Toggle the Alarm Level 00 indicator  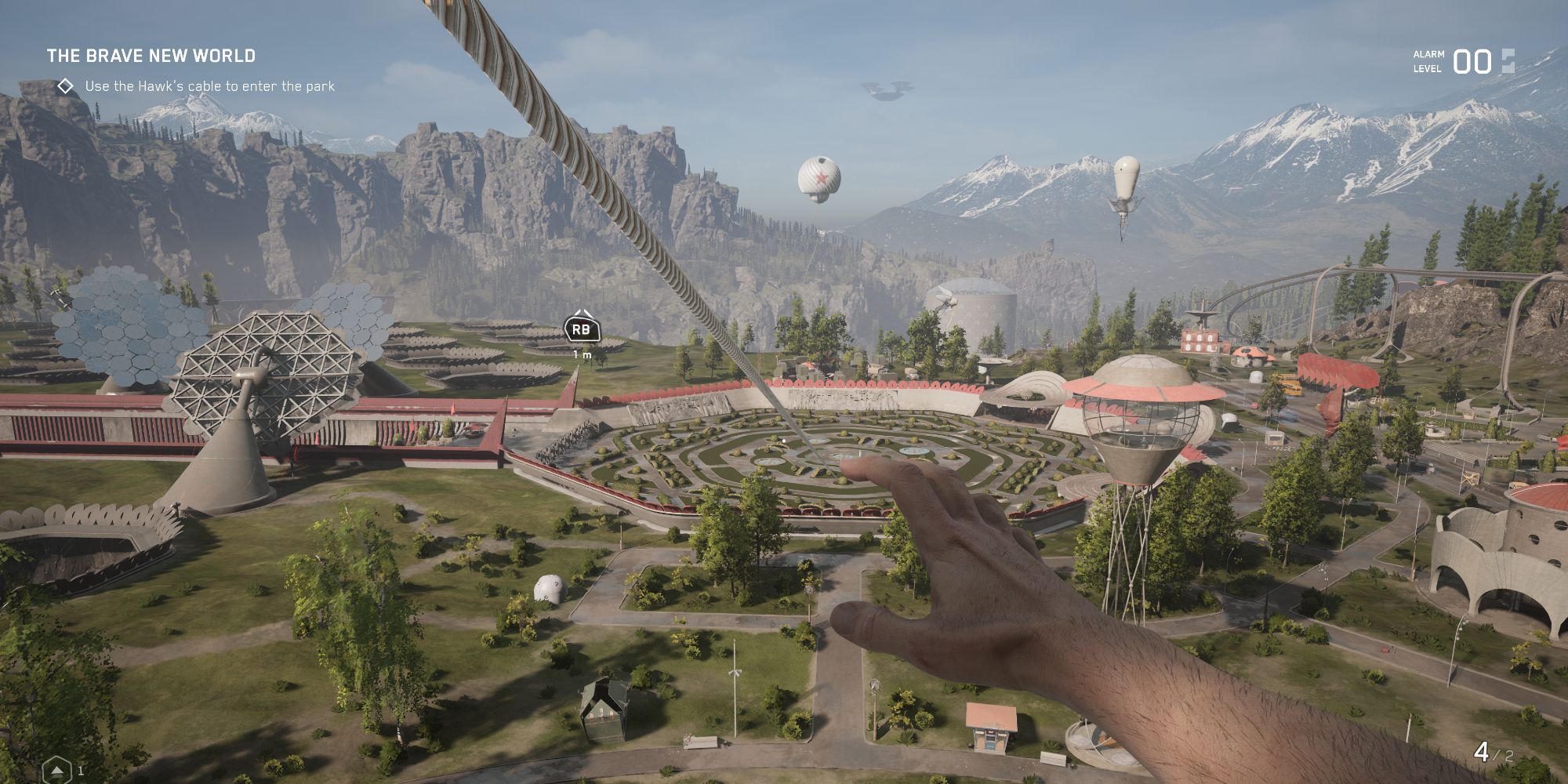[1474, 61]
